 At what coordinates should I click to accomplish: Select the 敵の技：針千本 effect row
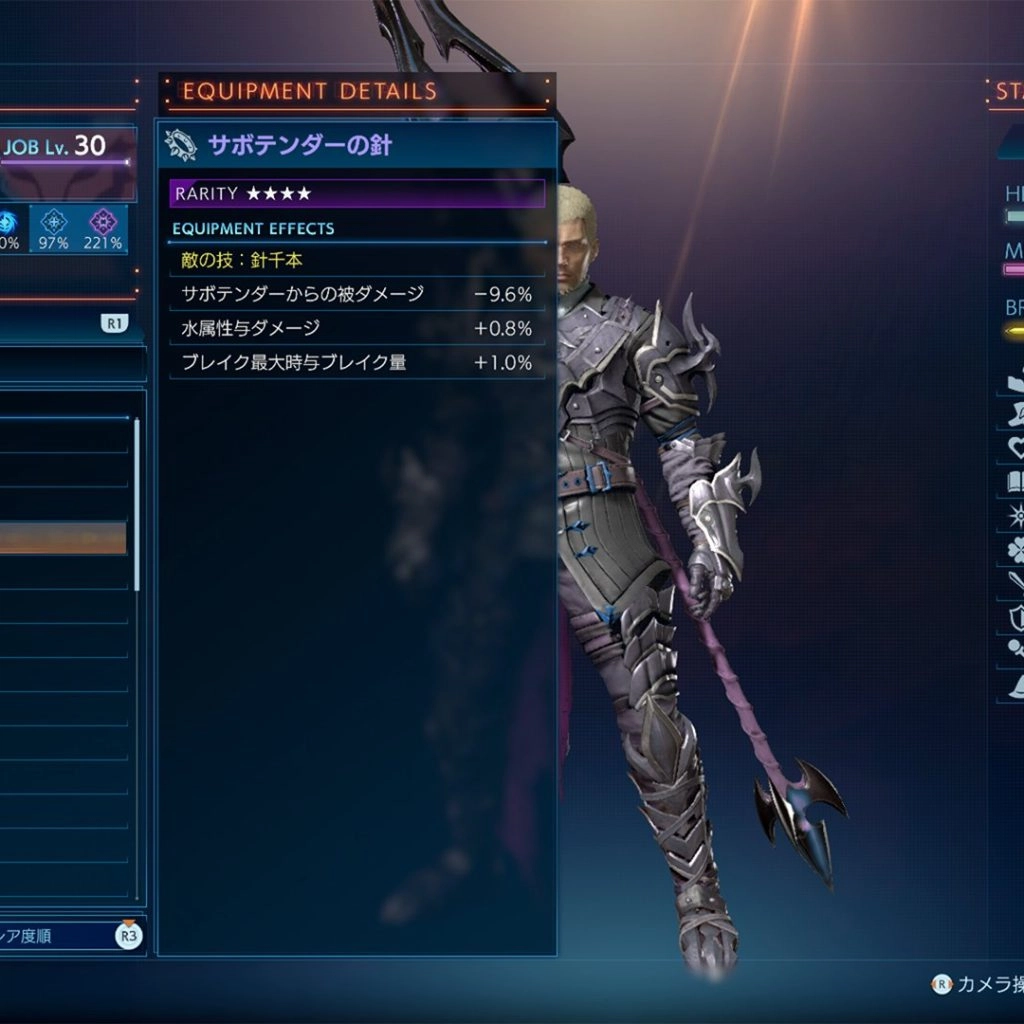pyautogui.click(x=357, y=260)
